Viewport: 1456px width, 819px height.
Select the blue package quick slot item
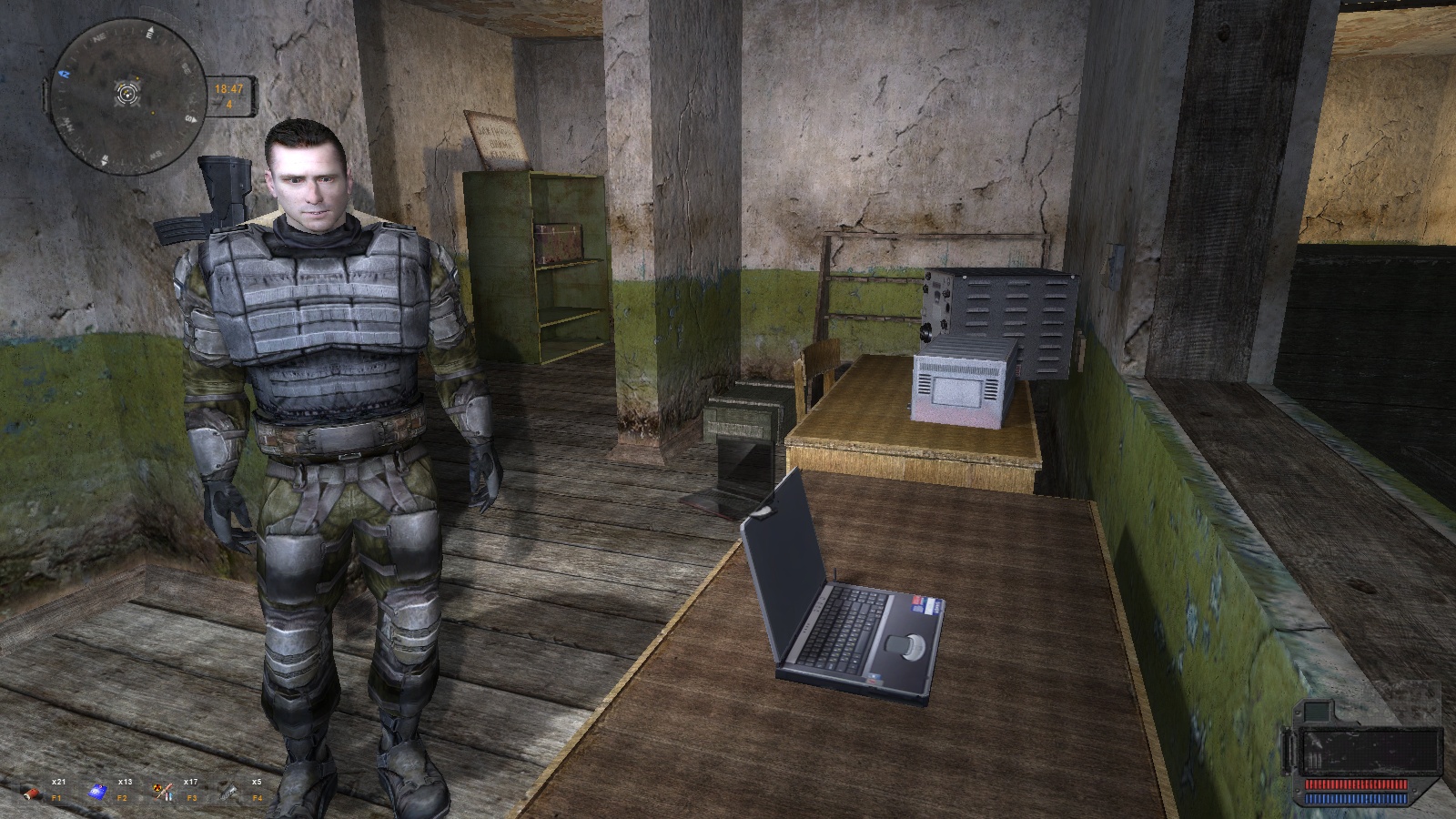[x=97, y=793]
